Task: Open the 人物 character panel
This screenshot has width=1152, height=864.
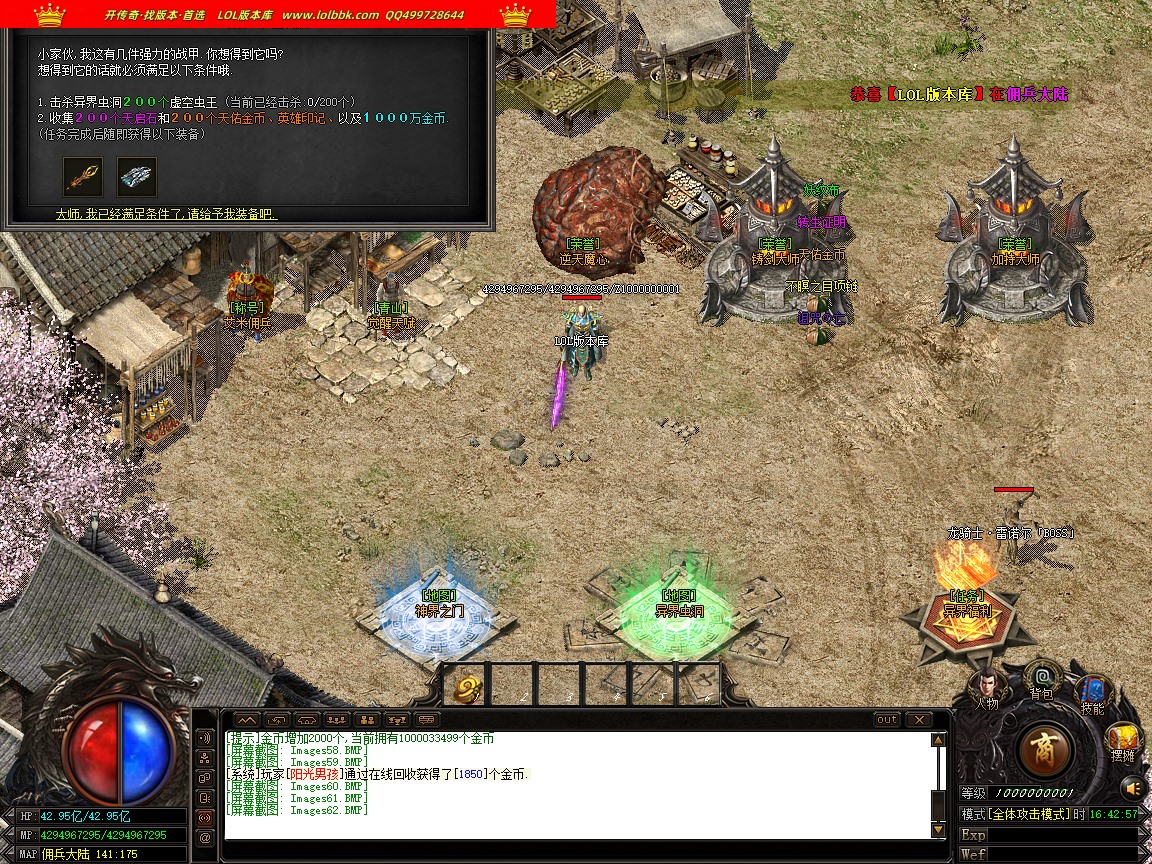Action: (988, 686)
